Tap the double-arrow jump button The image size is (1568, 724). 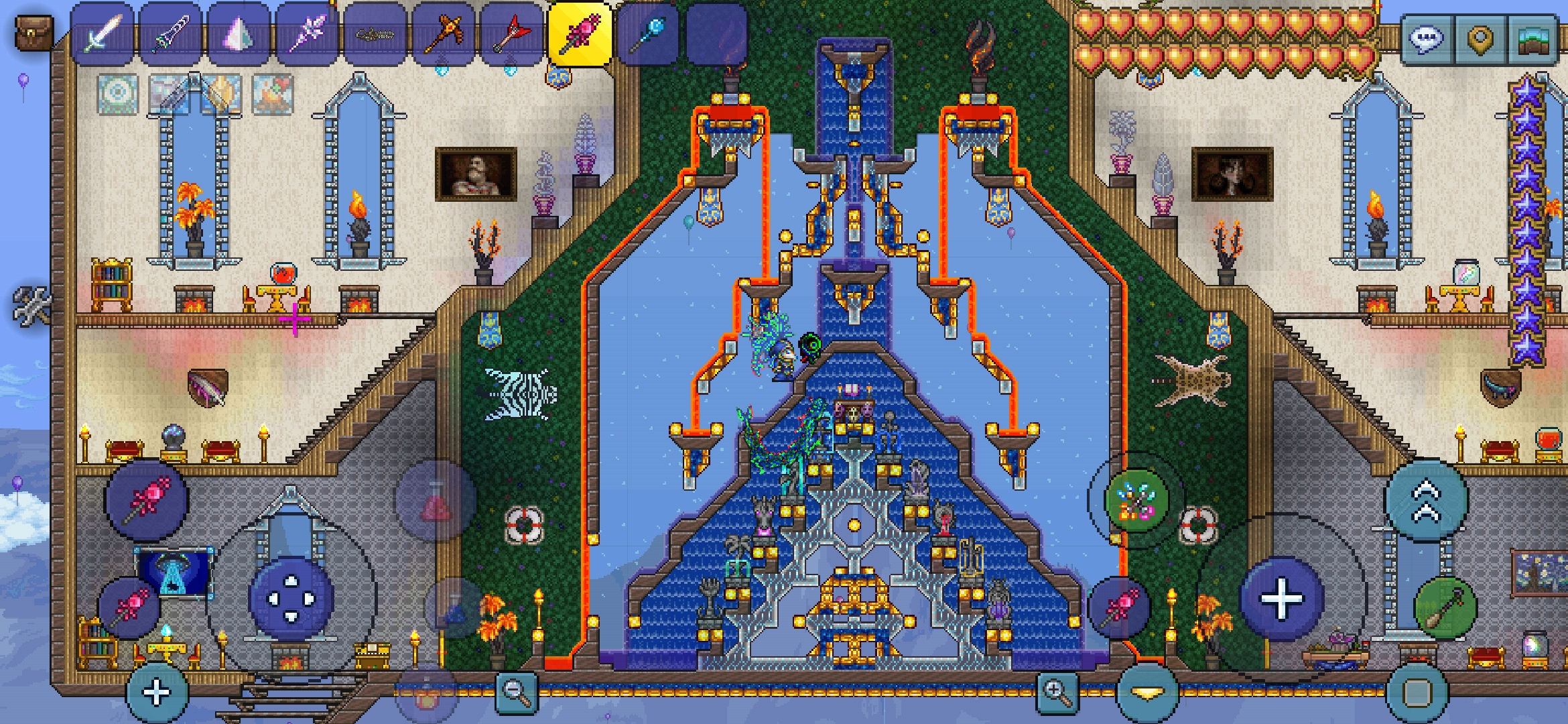tap(1427, 501)
